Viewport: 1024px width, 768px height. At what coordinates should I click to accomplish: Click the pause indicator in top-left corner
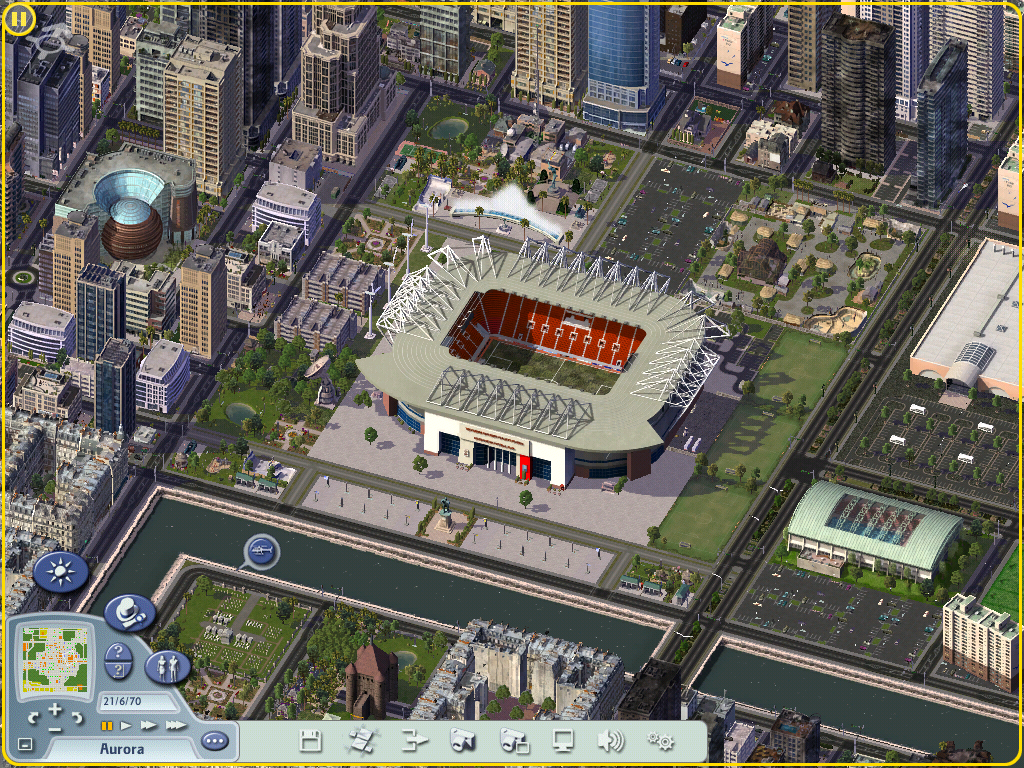18,19
